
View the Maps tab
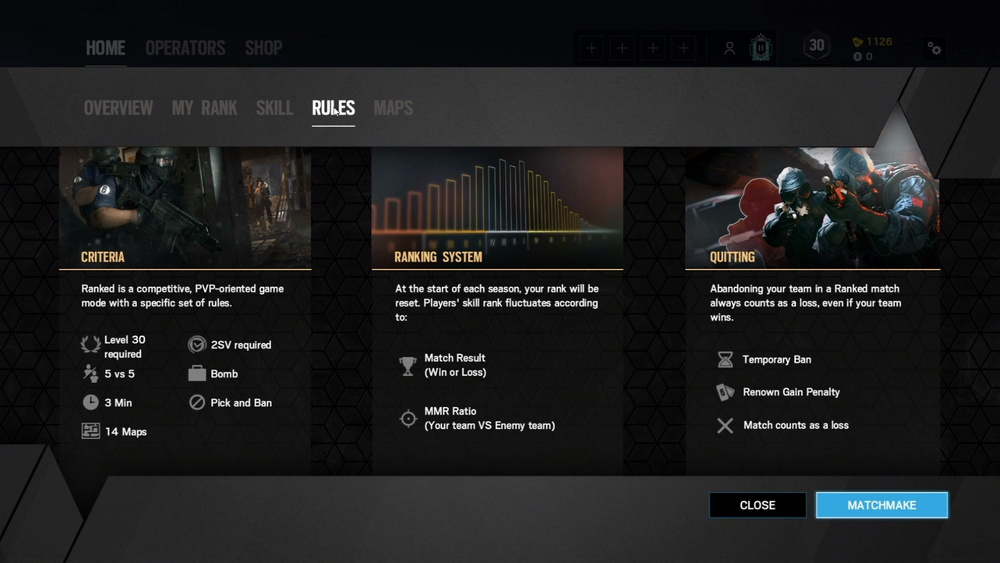pyautogui.click(x=393, y=108)
